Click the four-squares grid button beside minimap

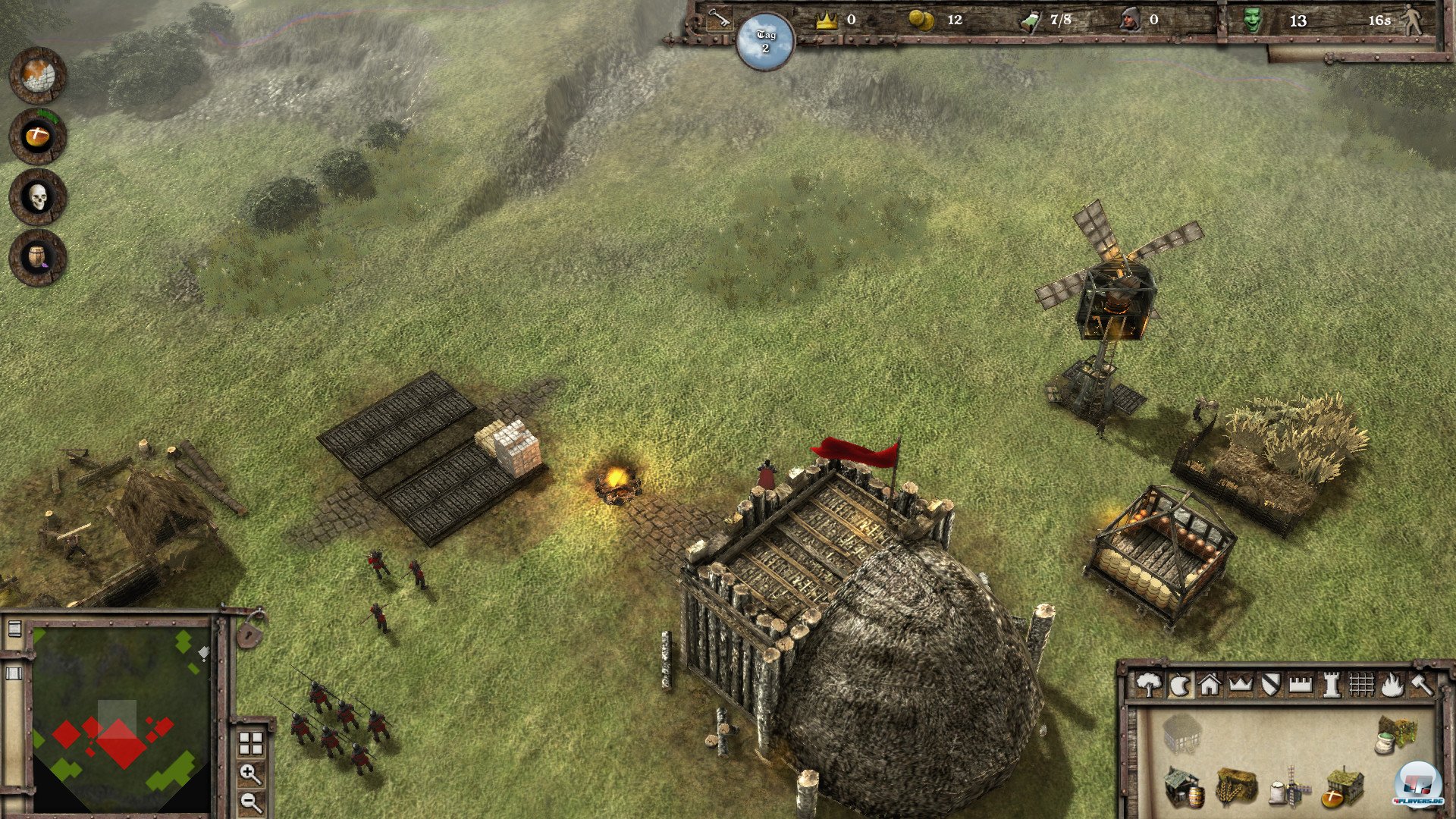coord(251,743)
